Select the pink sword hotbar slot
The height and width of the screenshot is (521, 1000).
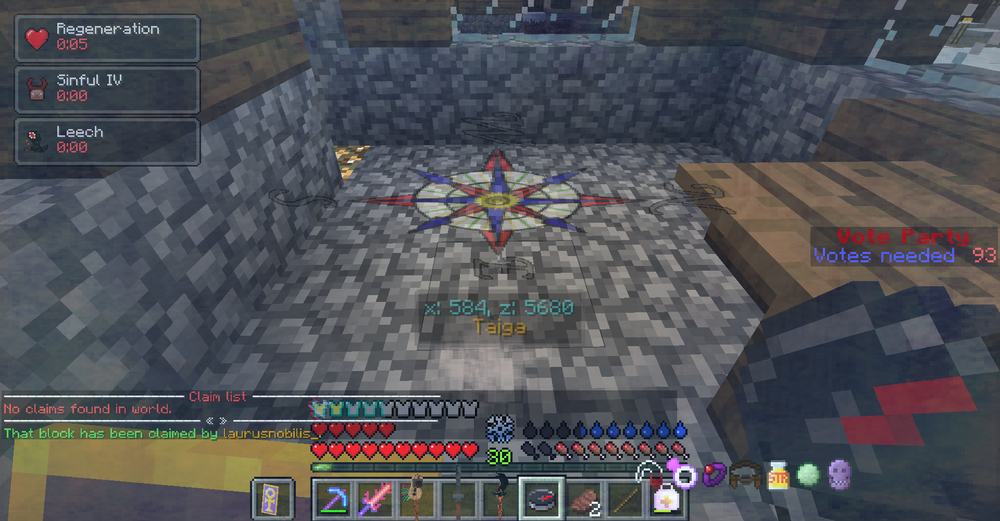376,499
